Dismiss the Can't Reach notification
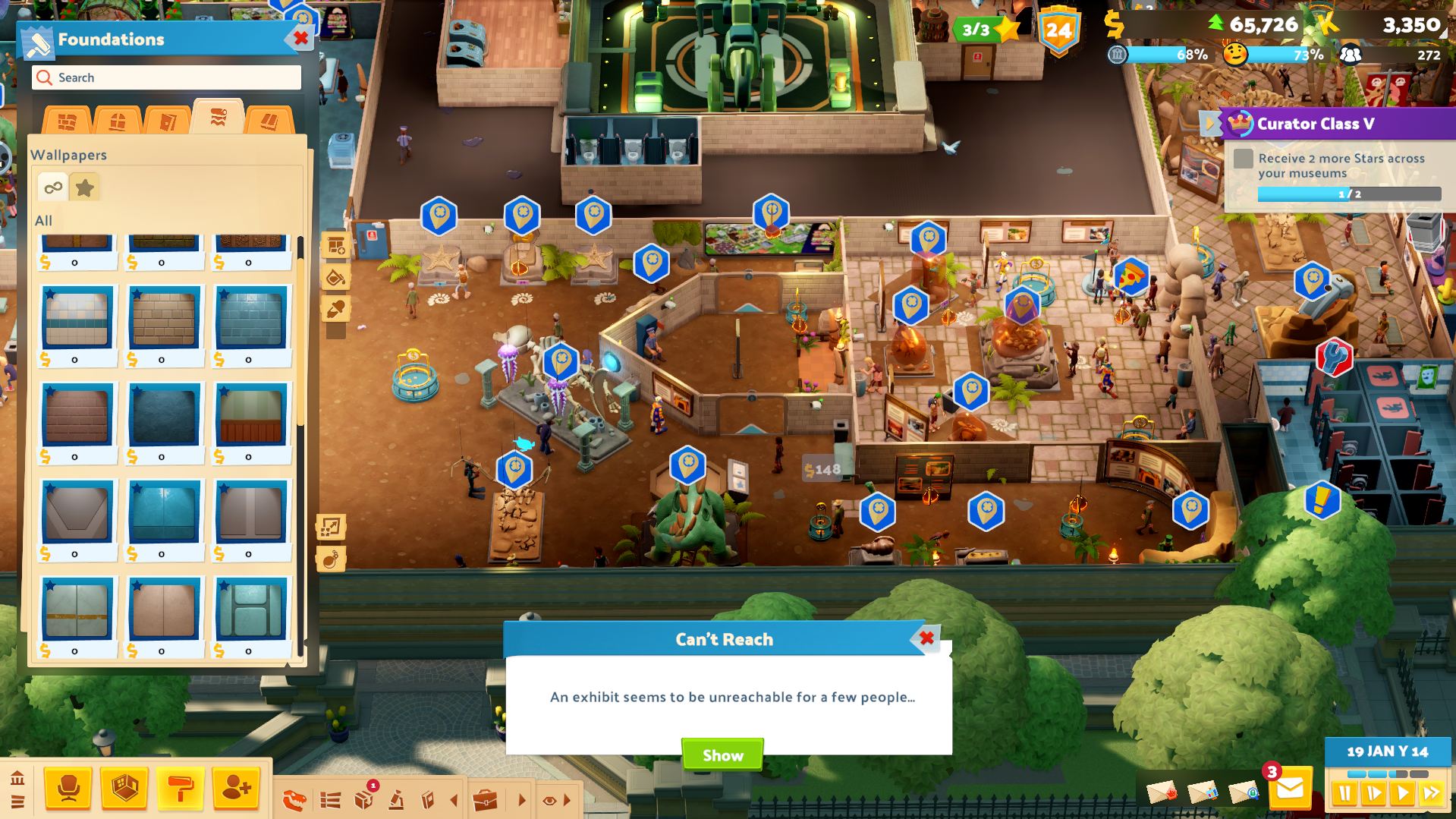Screen dimensions: 1456x819 click(x=926, y=638)
